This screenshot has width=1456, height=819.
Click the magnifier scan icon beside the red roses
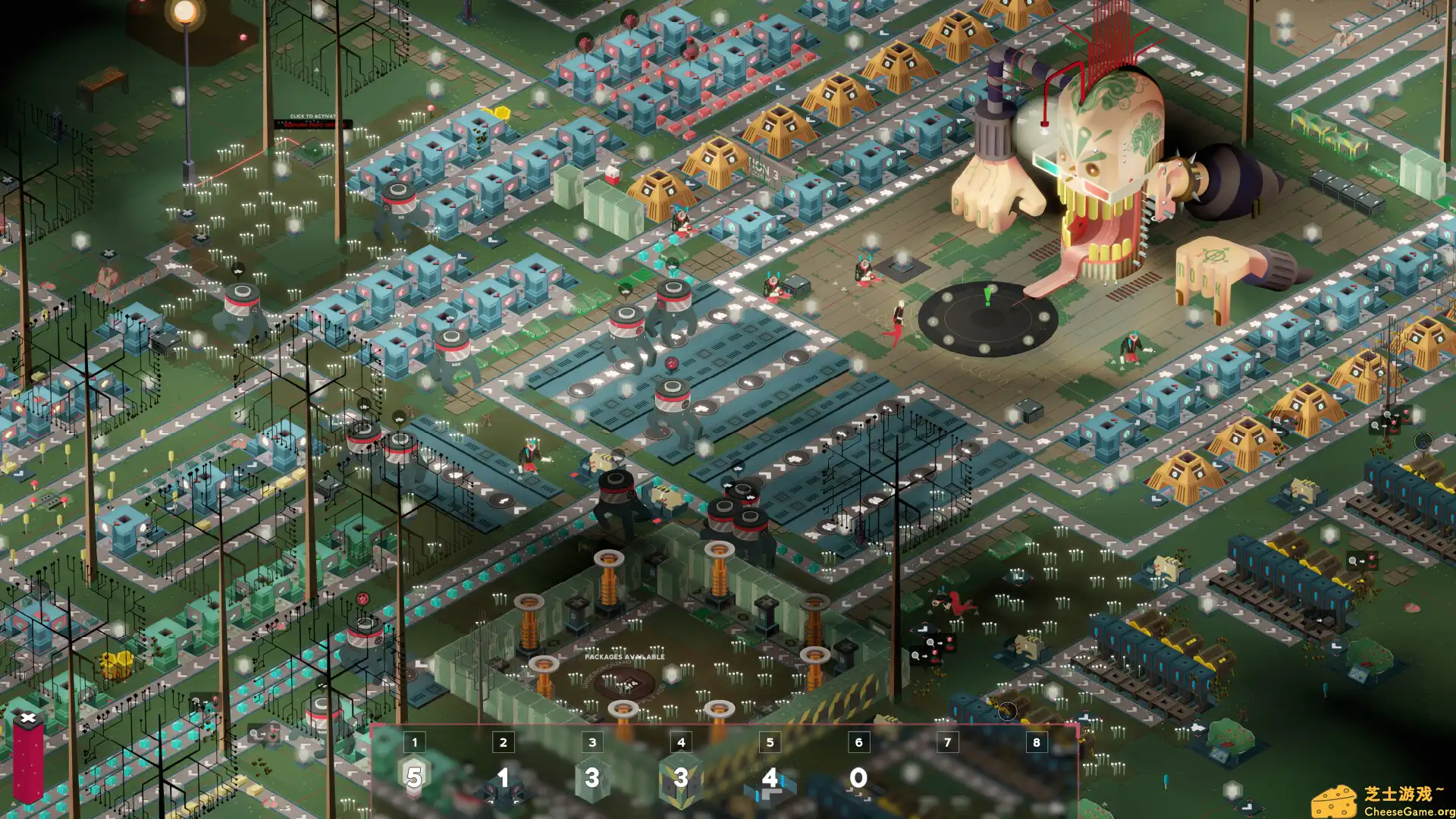[930, 642]
